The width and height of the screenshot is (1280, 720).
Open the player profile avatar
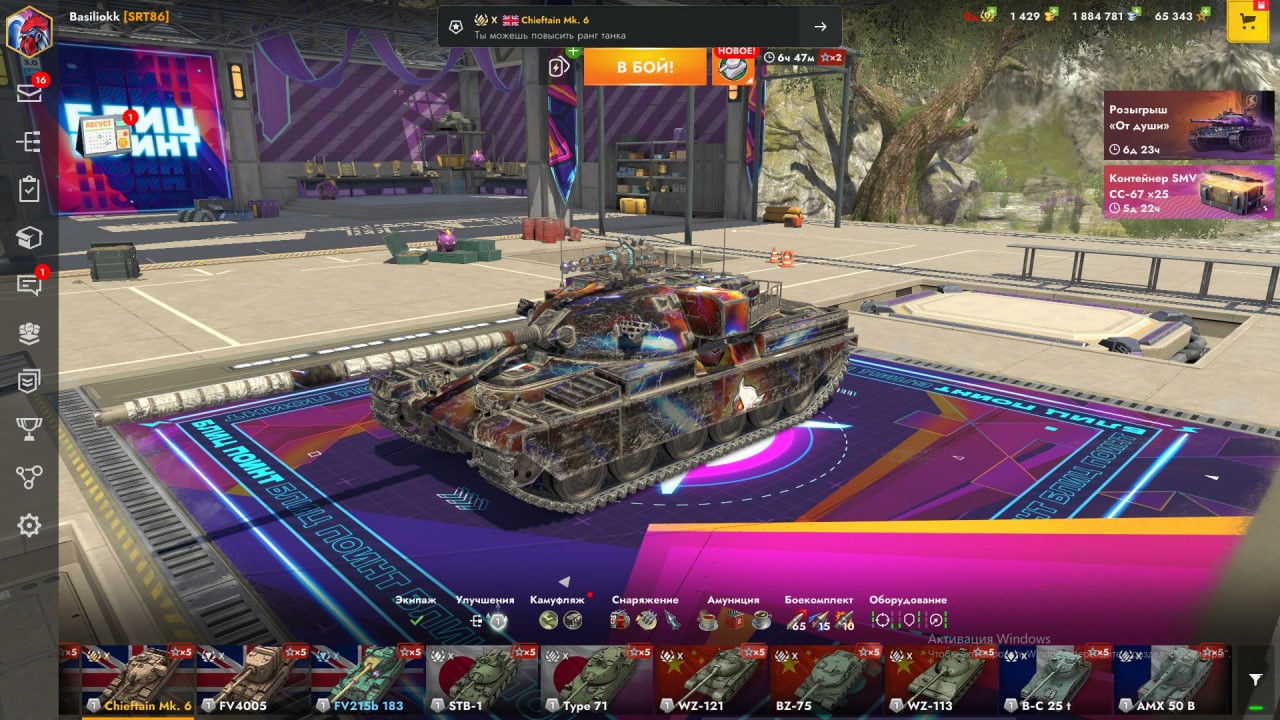pyautogui.click(x=29, y=29)
